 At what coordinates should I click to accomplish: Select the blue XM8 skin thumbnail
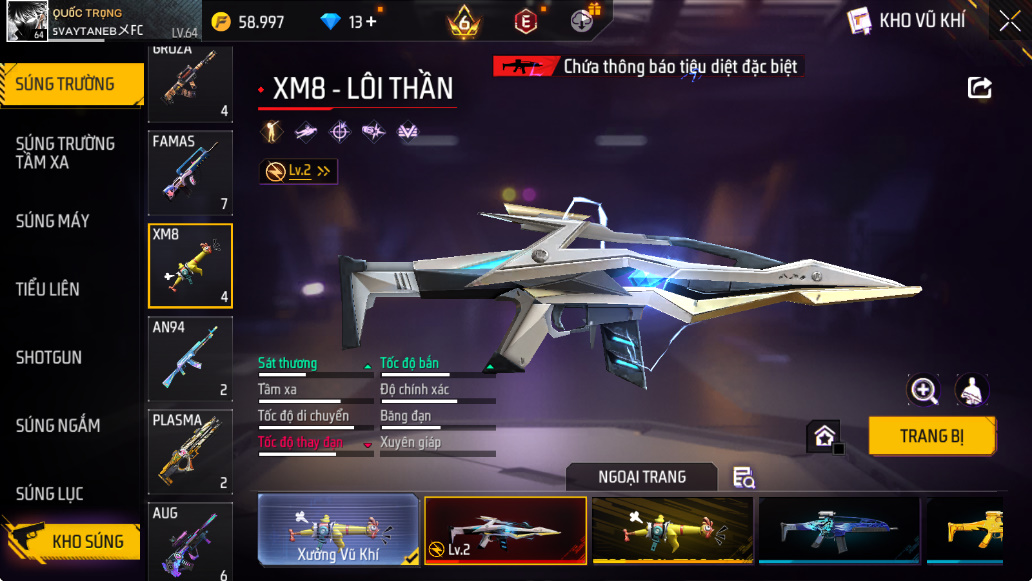[x=838, y=529]
